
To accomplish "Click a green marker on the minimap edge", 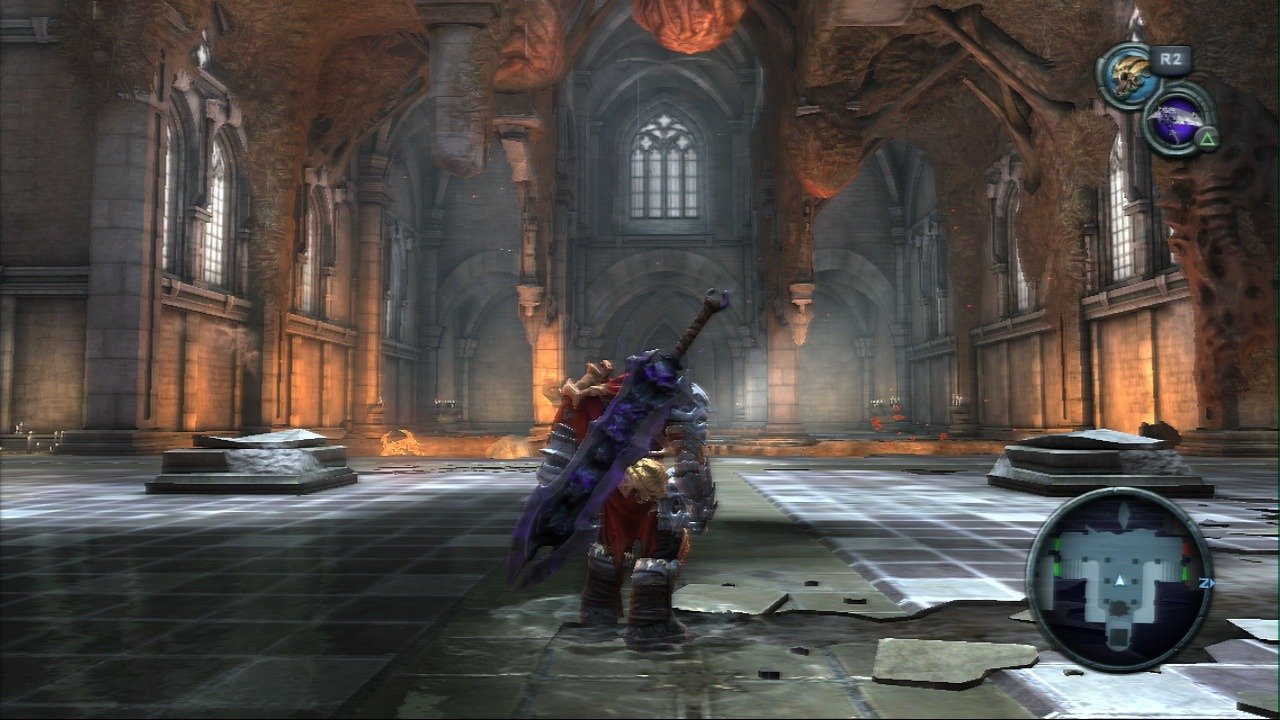I will 1057,569.
